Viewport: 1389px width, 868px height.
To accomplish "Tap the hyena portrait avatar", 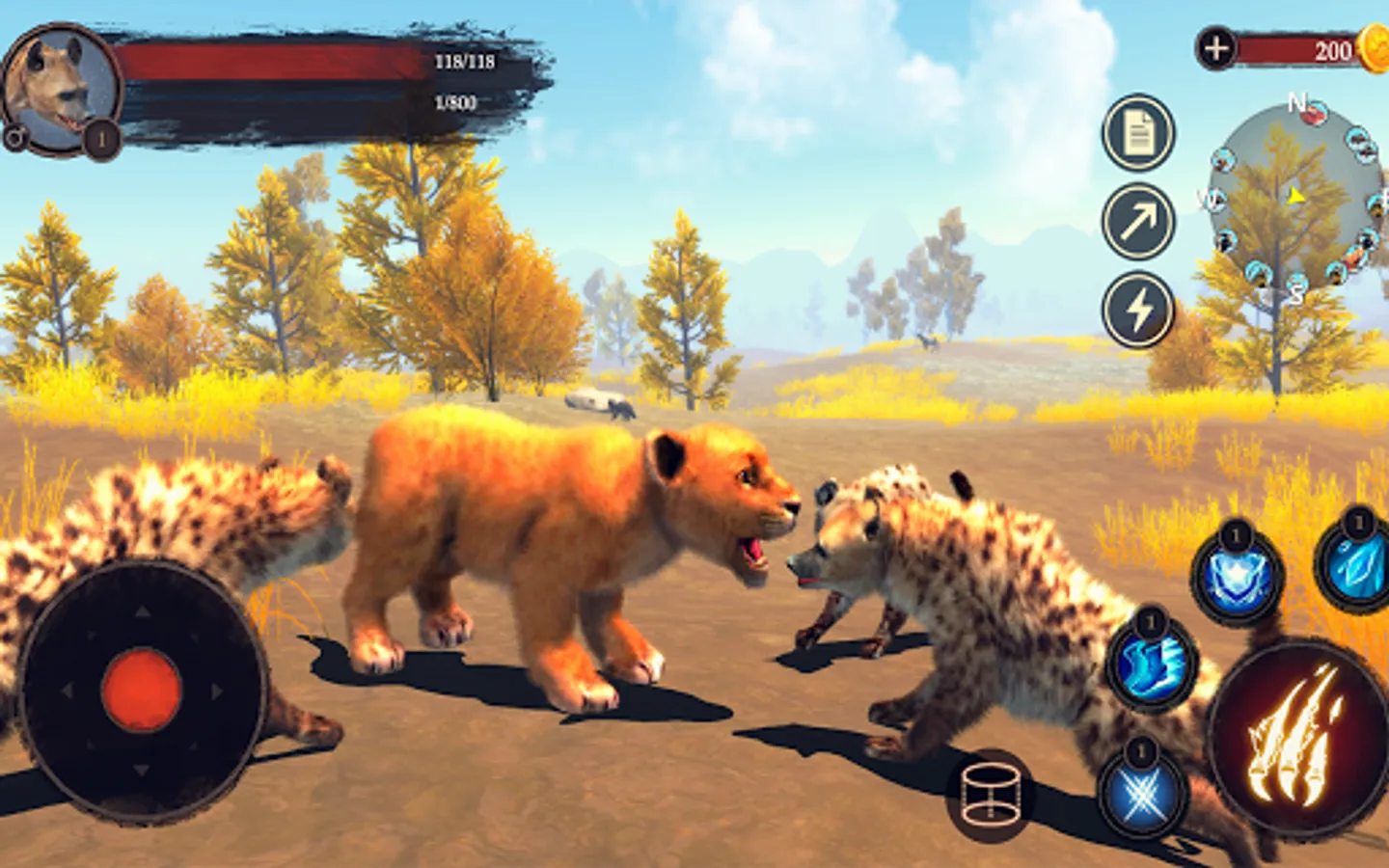I will [x=60, y=89].
